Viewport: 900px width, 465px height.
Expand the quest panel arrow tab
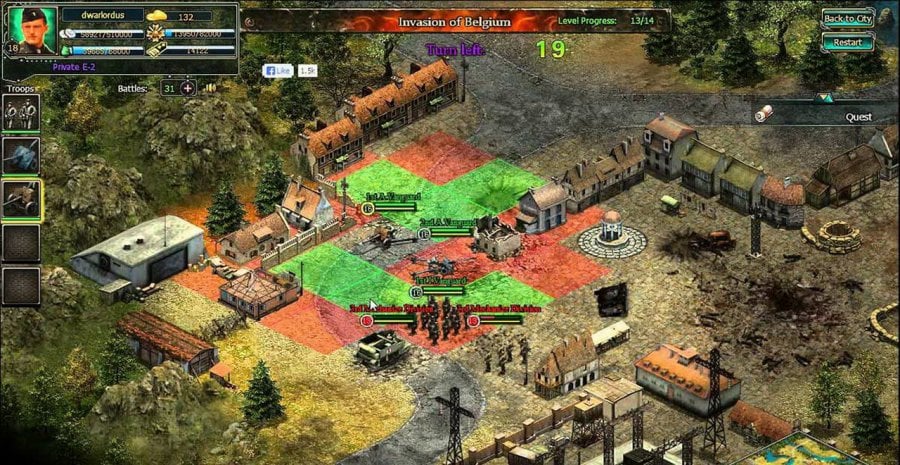click(x=823, y=98)
